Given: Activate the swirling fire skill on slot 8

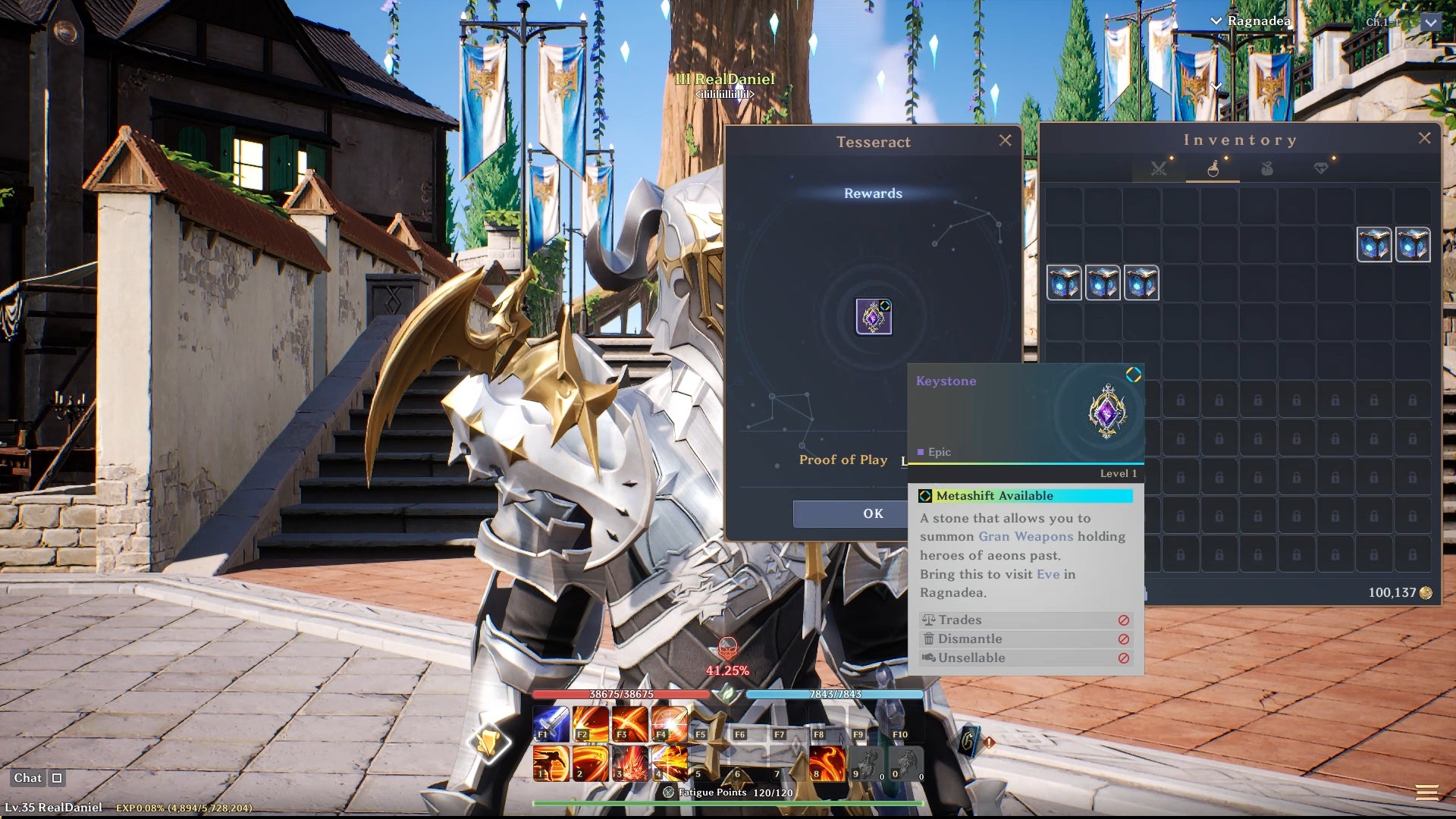Looking at the screenshot, I should click(827, 763).
